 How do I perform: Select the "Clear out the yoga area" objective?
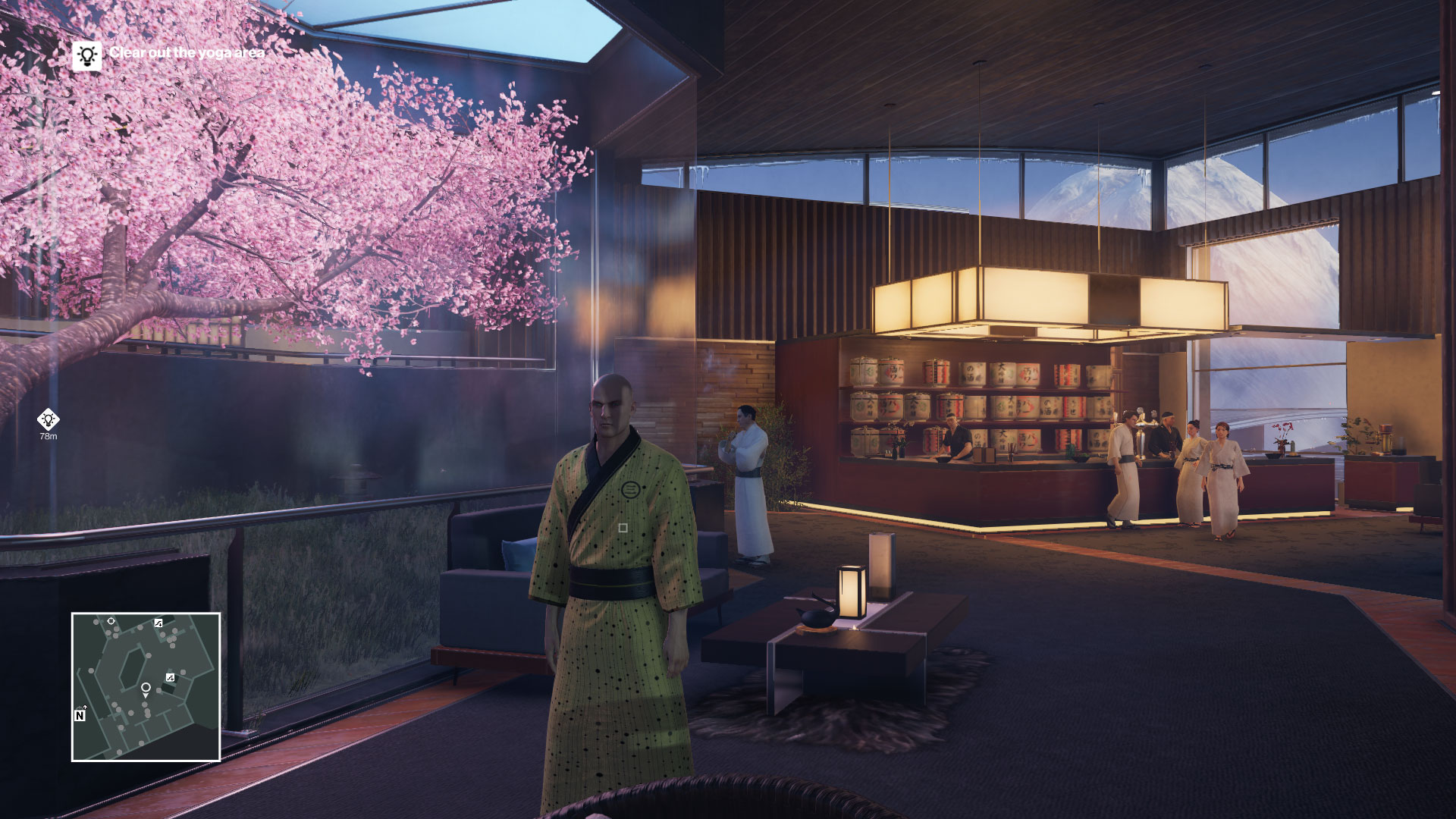coord(187,52)
